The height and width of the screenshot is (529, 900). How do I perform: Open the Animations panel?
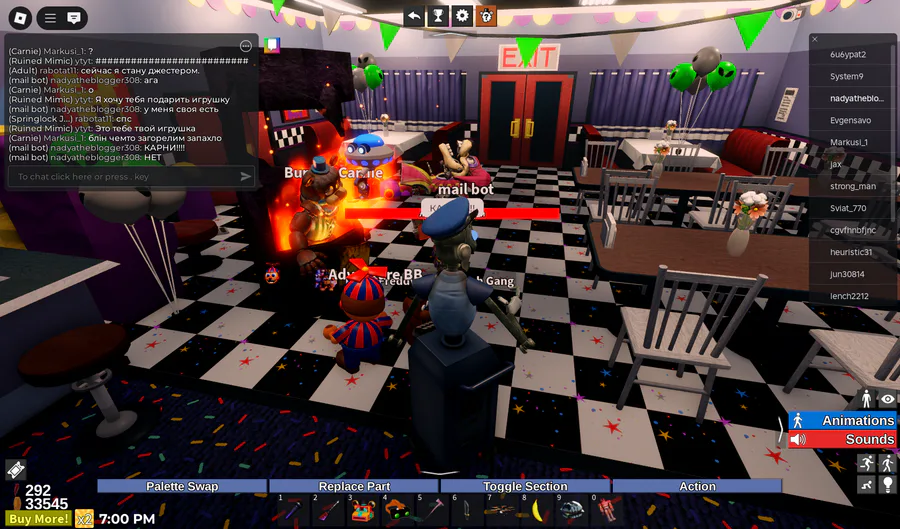(843, 421)
